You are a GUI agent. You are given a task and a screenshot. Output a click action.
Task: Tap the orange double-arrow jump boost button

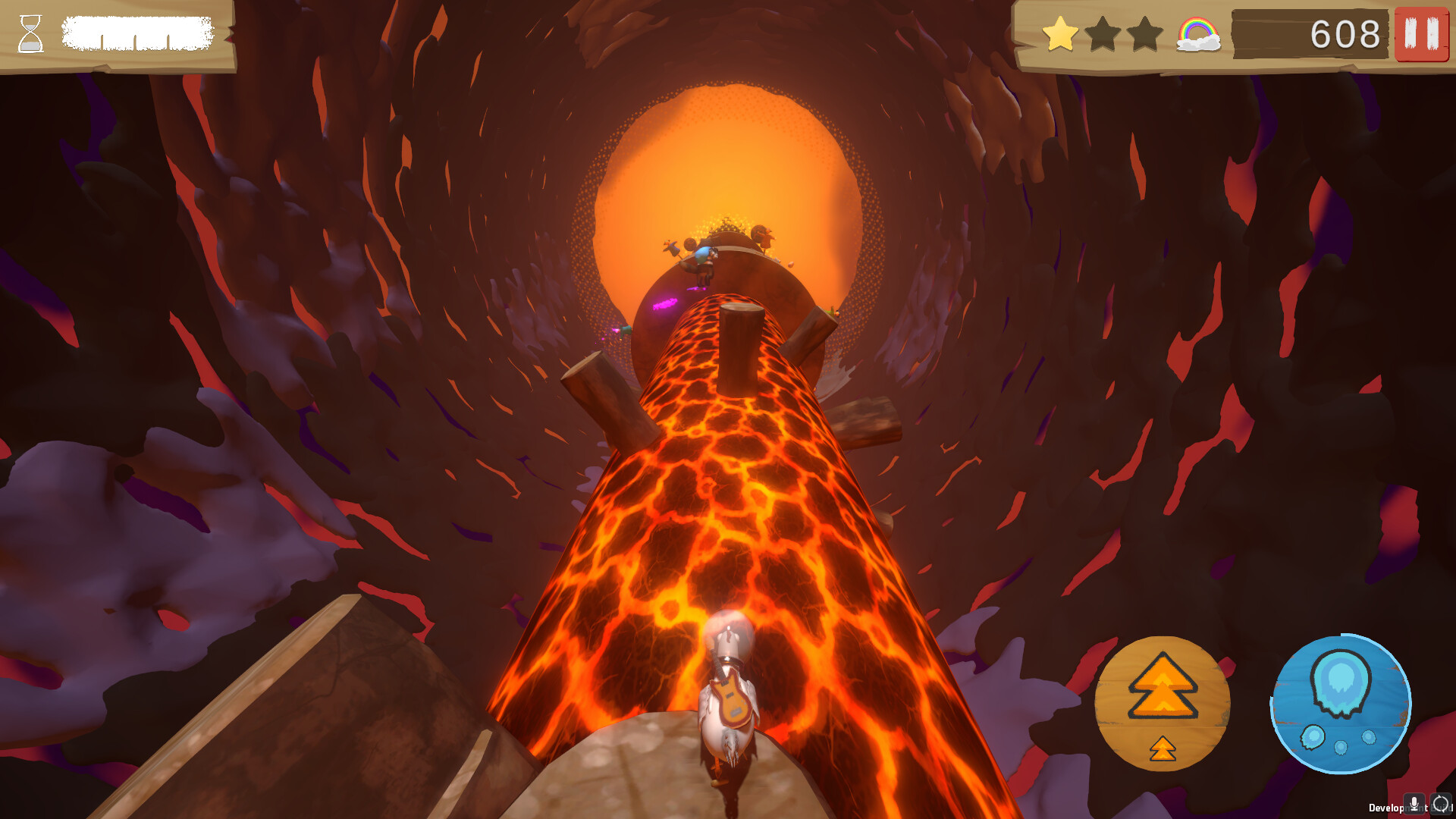point(1162,686)
